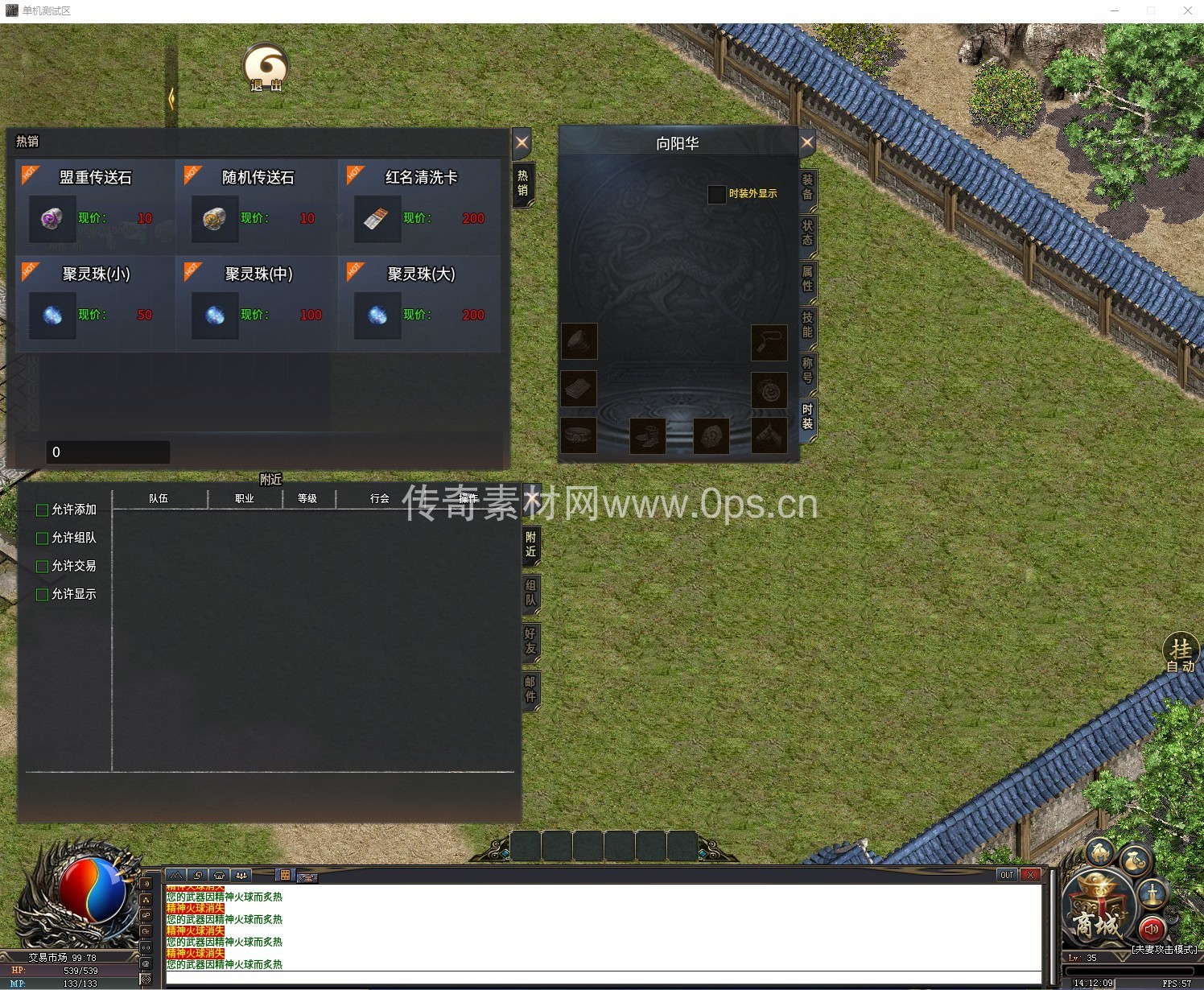Switch to the 技能 tab
The image size is (1204, 990).
(807, 324)
